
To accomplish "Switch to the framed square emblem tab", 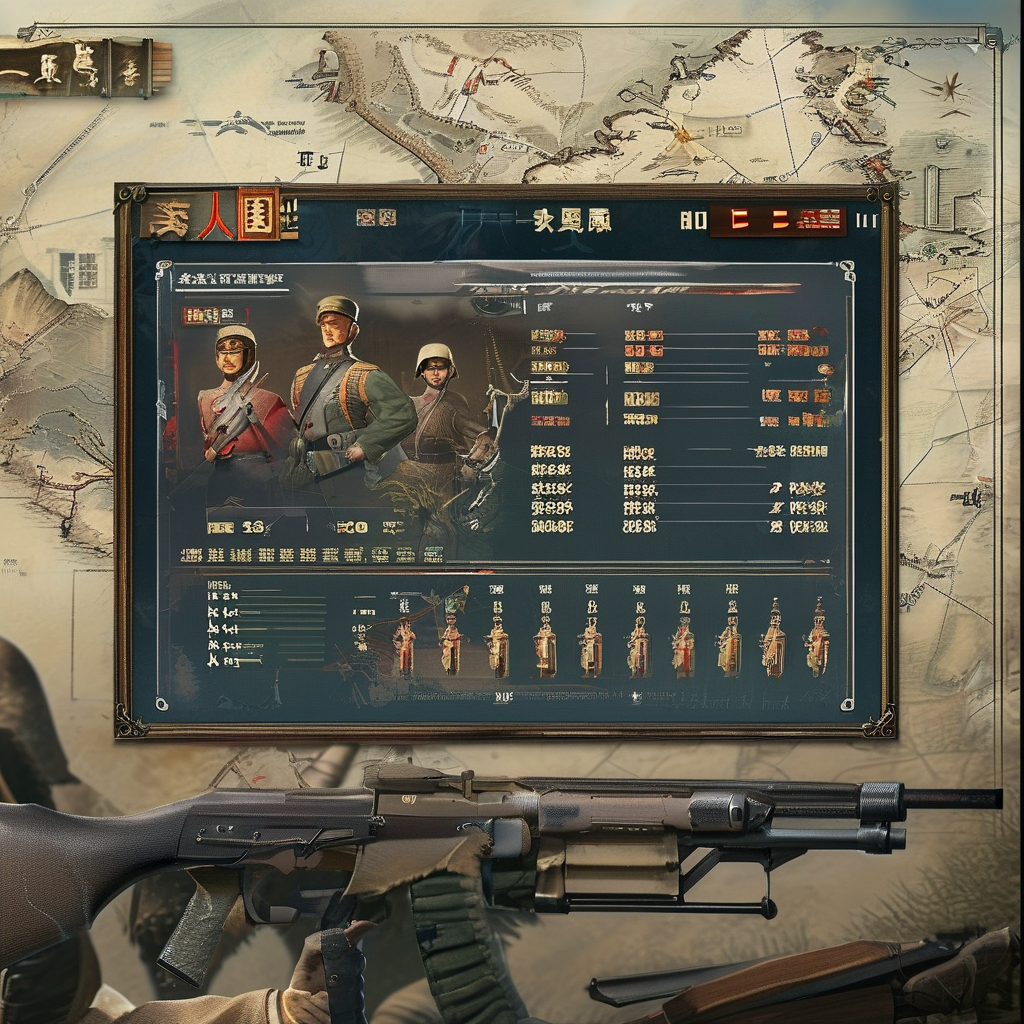I will tap(258, 214).
